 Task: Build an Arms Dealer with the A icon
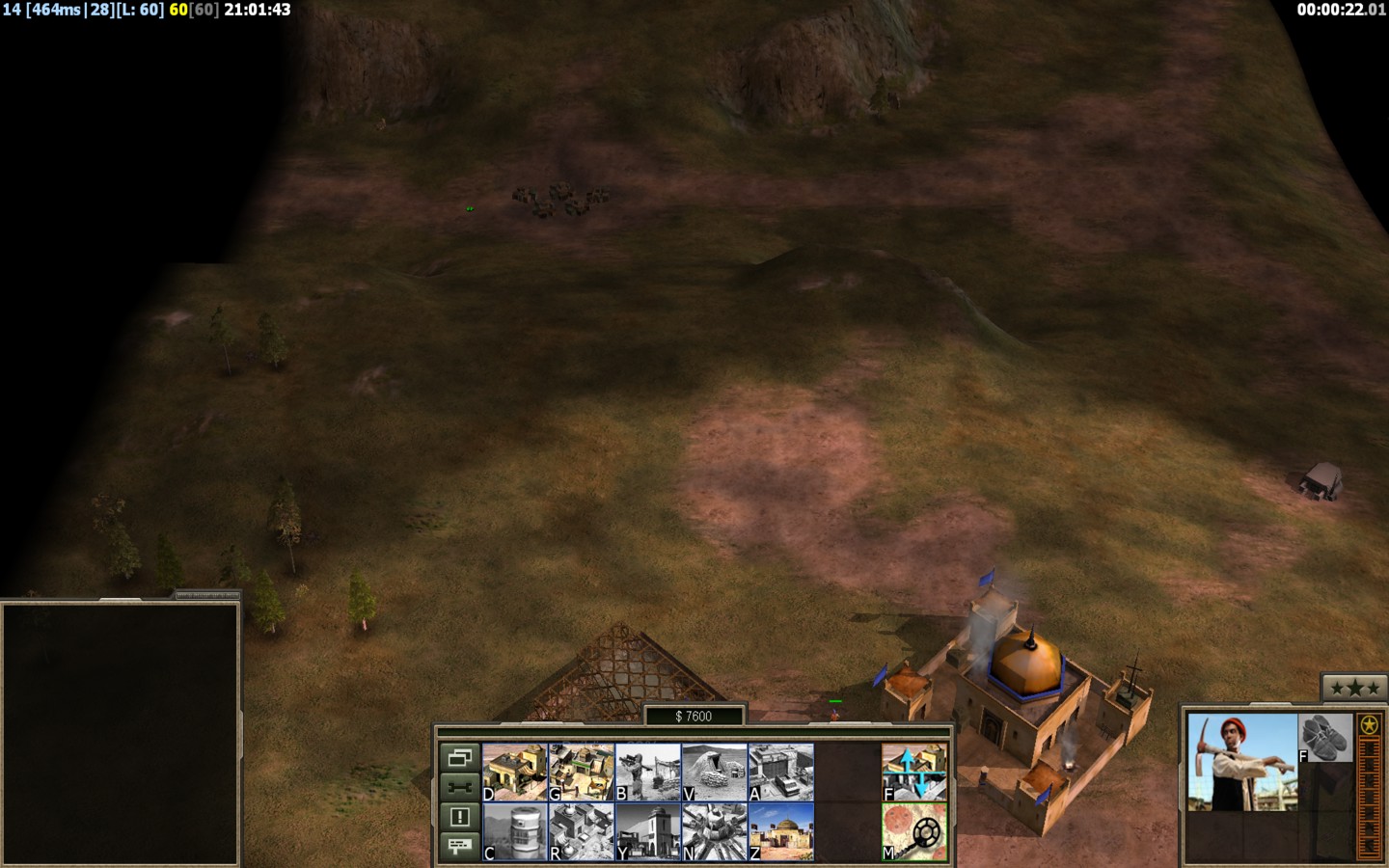(x=781, y=772)
